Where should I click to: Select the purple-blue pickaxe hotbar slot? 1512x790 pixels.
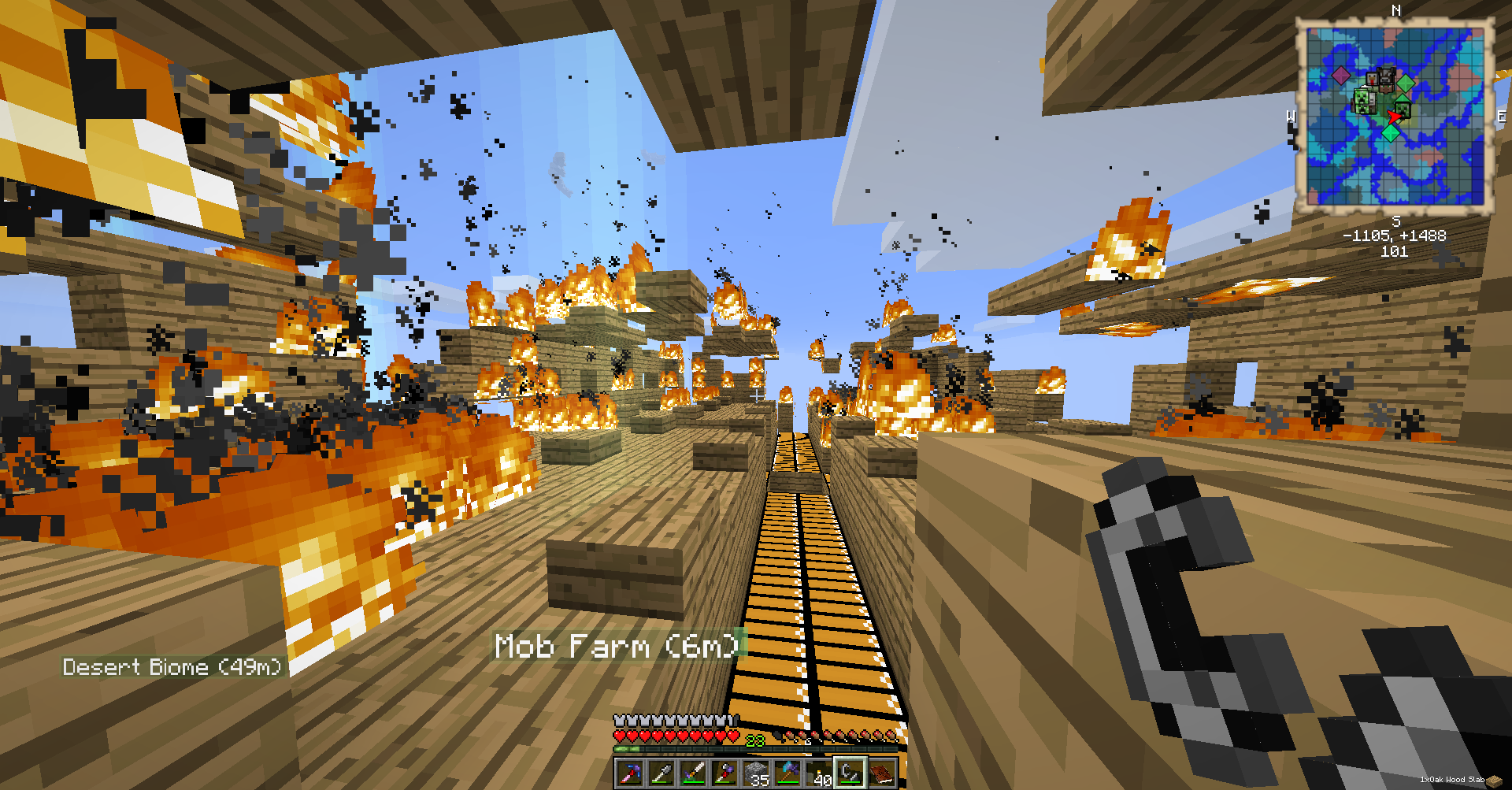click(630, 773)
